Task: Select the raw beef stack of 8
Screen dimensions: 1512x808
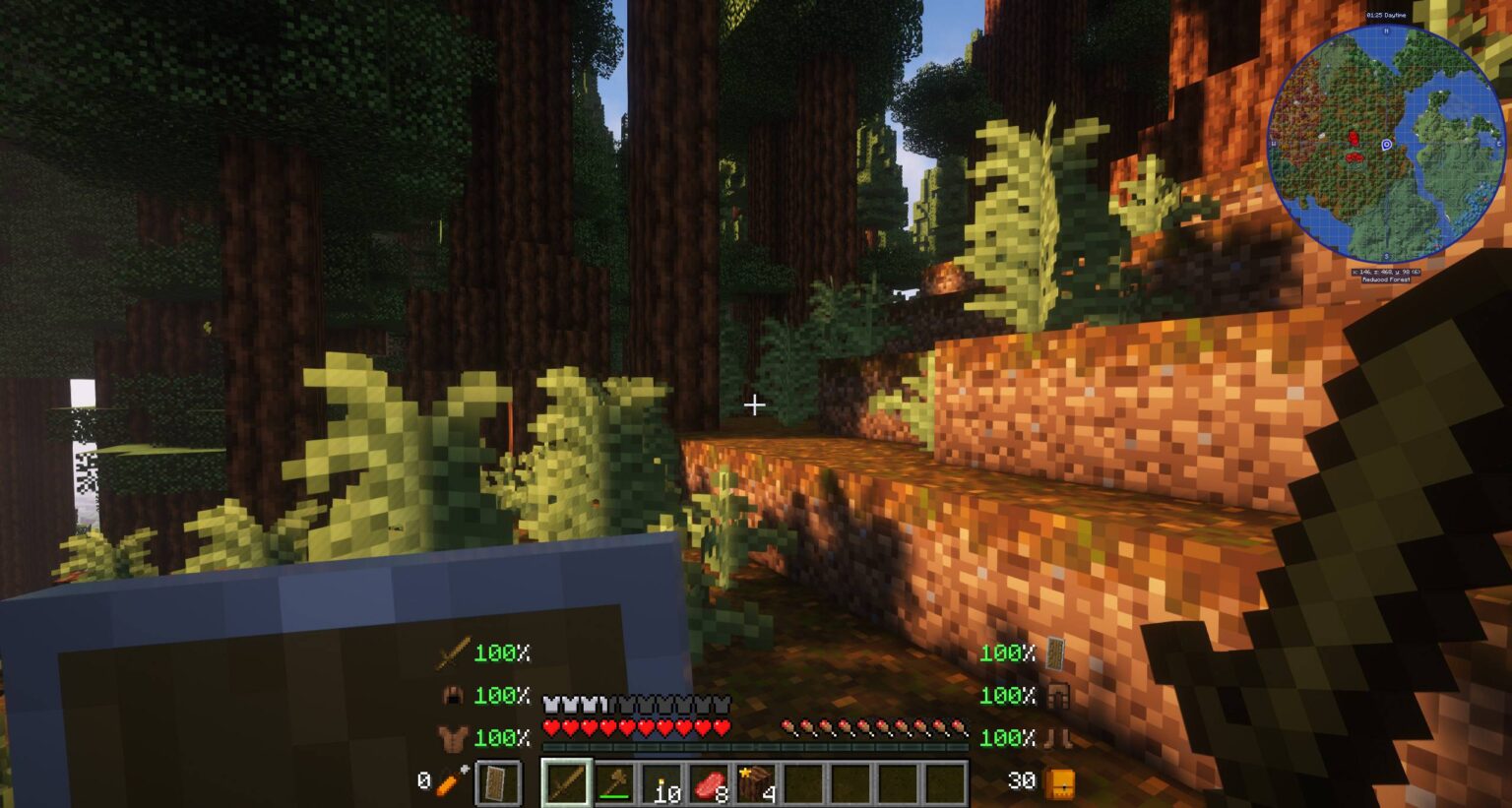Action: click(710, 782)
